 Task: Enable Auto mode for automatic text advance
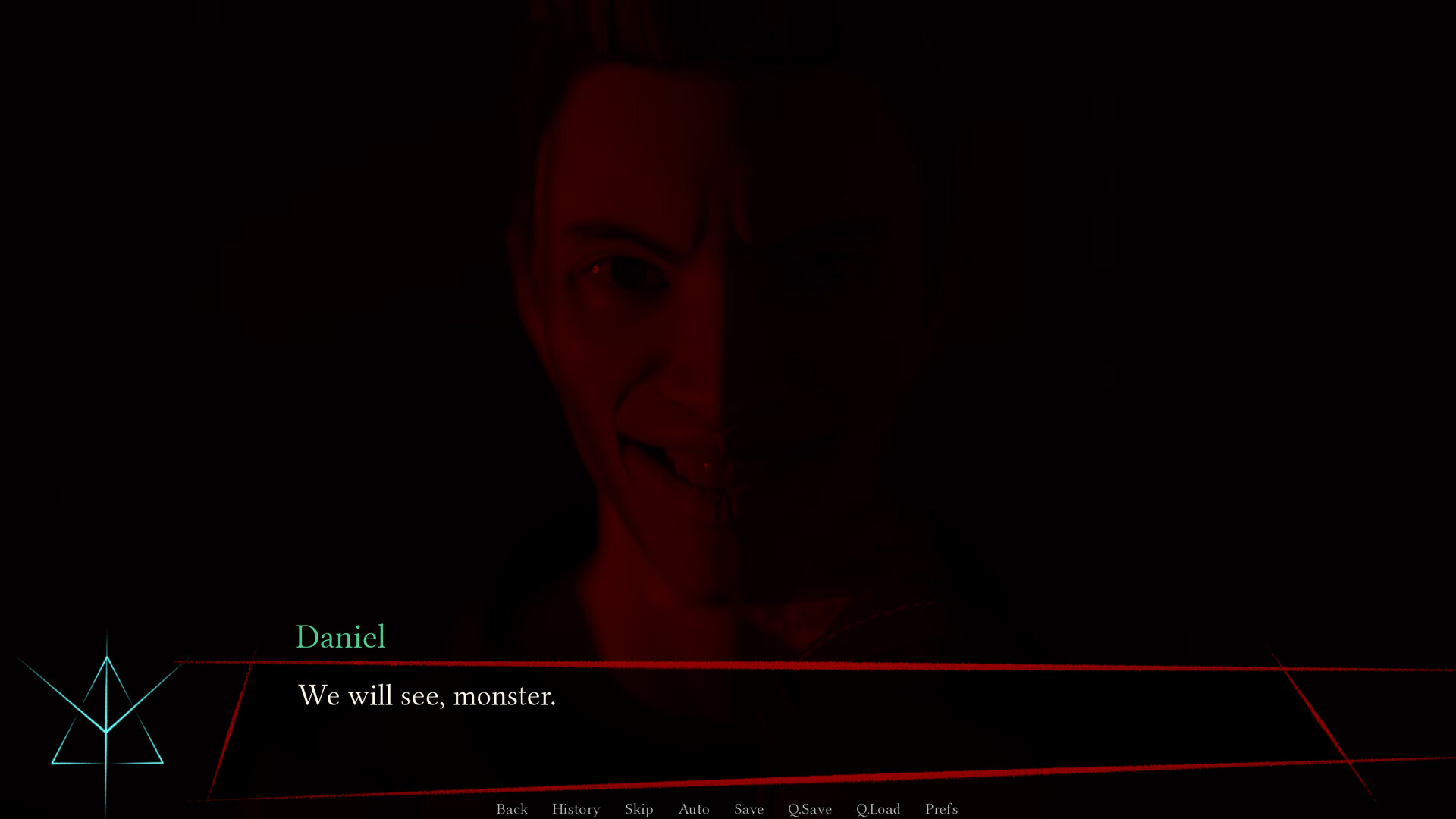(694, 809)
